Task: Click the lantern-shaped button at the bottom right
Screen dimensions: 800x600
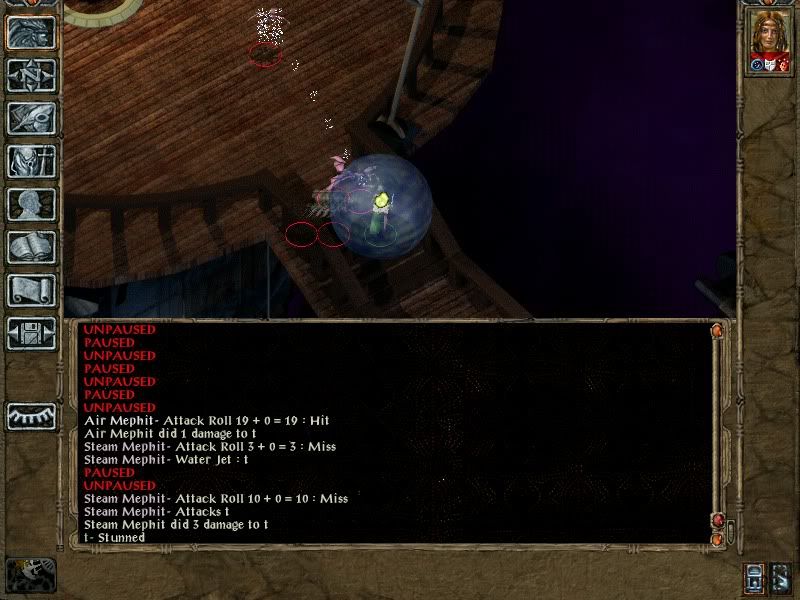Action: (754, 578)
